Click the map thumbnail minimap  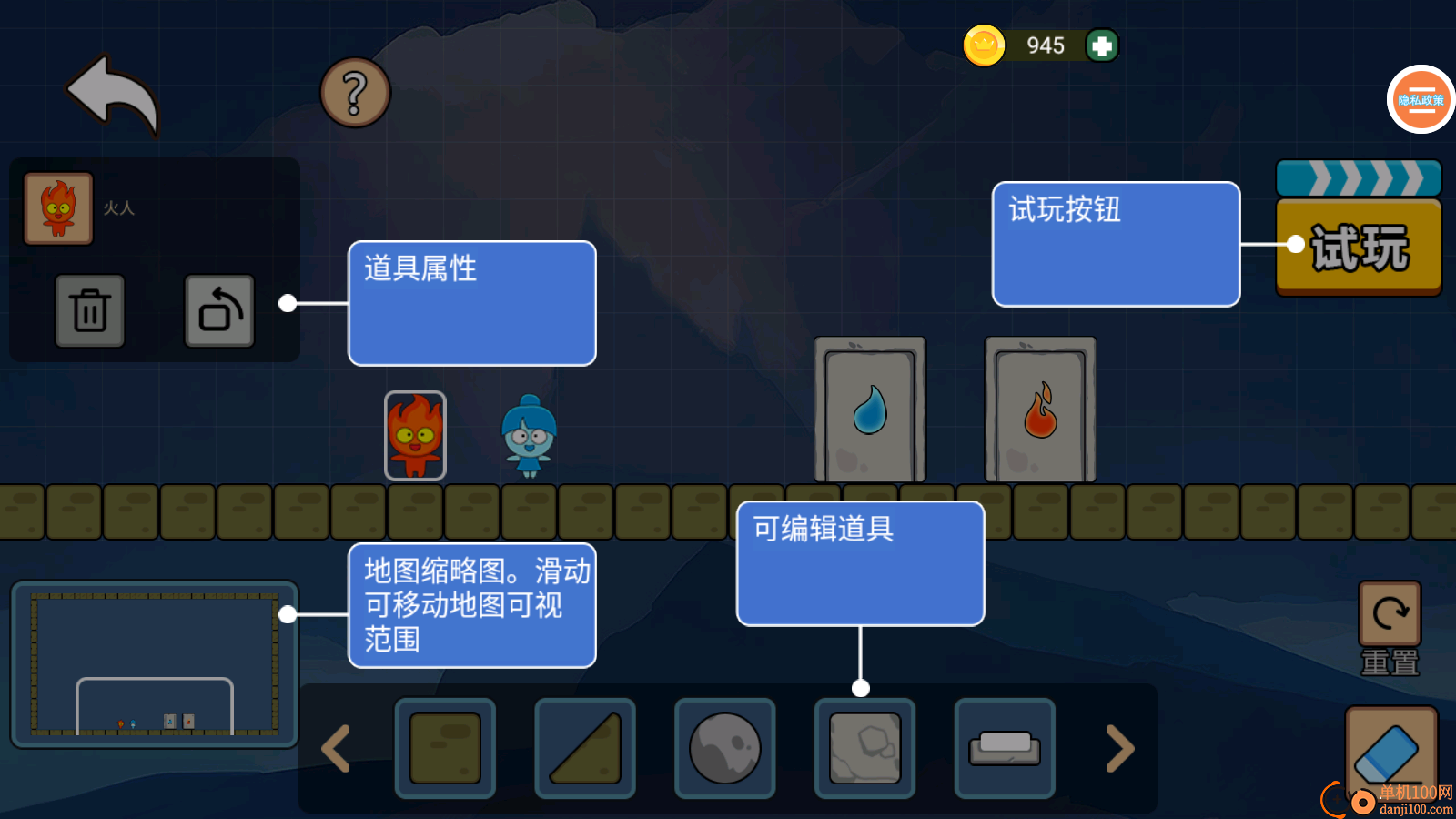click(x=155, y=664)
